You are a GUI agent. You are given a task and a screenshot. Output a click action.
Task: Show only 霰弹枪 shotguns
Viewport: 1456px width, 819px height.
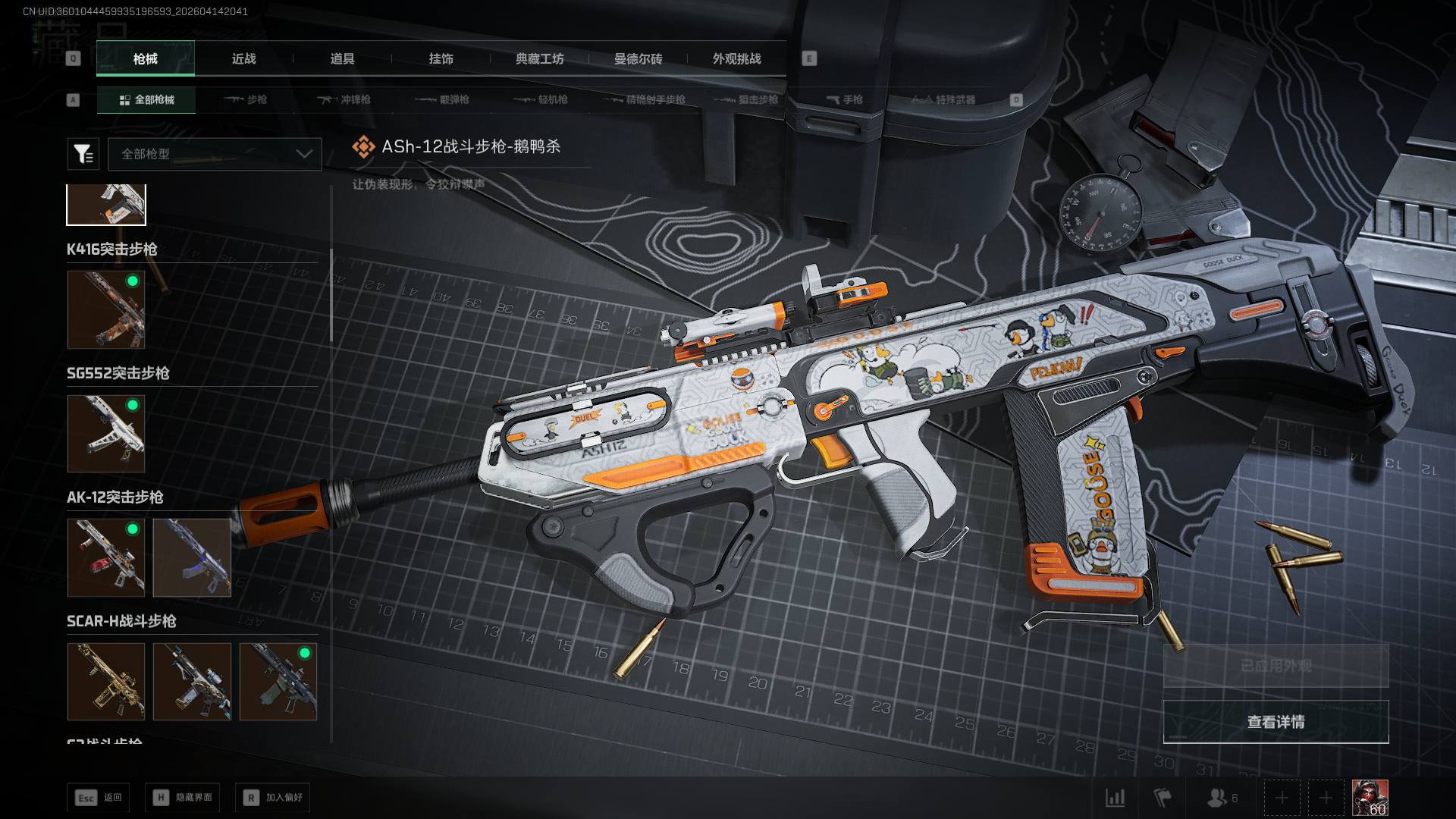point(444,99)
